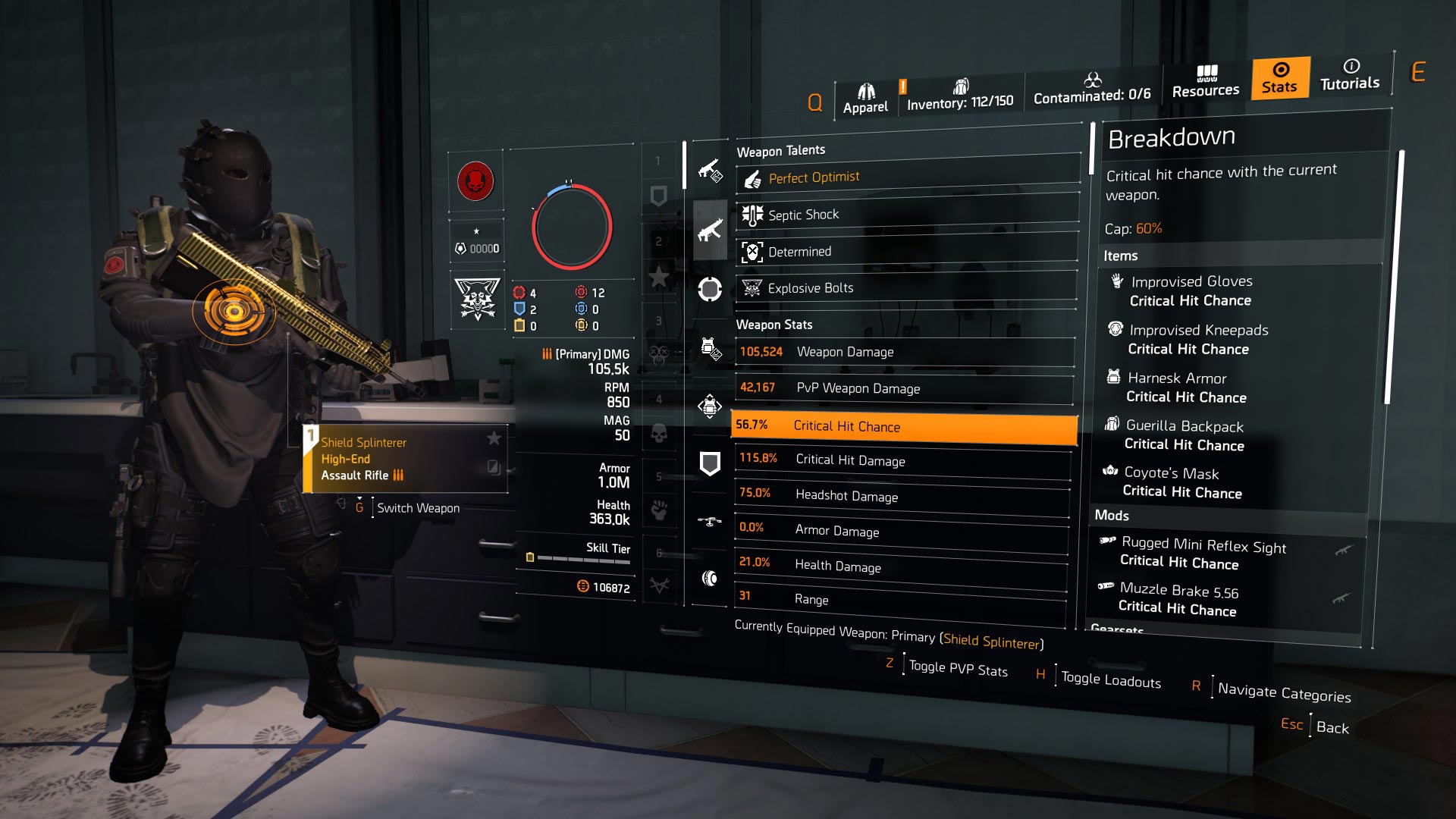
Task: Choose the Headshot Damage stat row
Action: [x=902, y=496]
